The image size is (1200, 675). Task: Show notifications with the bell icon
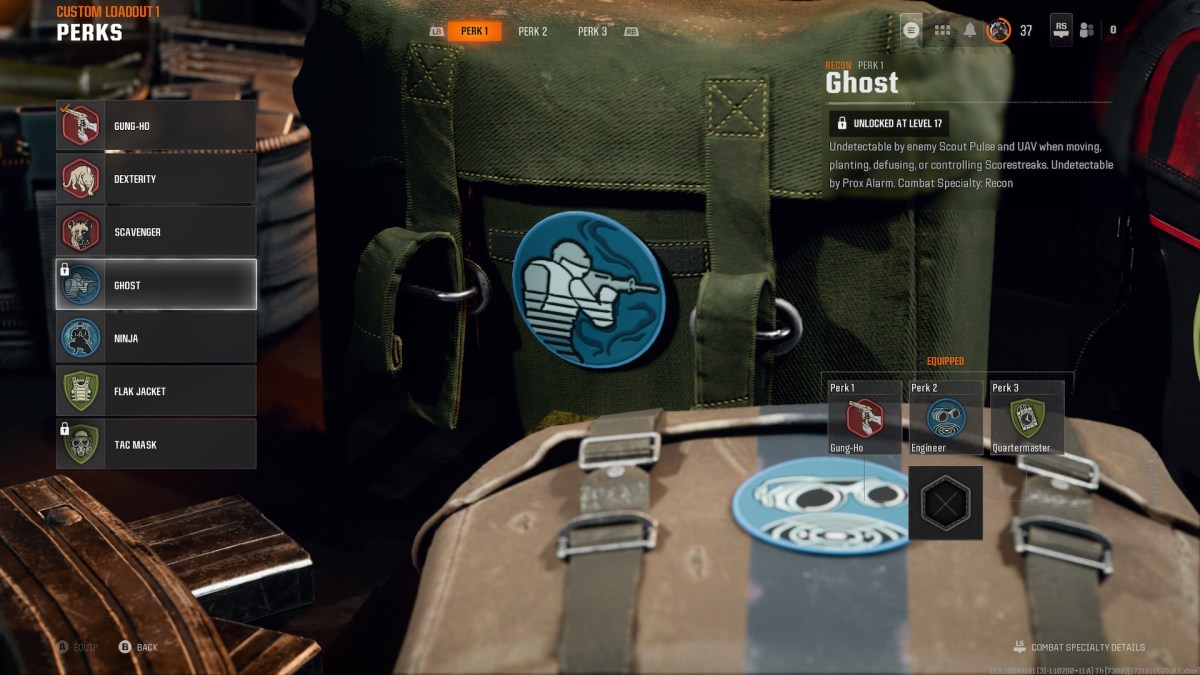pos(970,30)
